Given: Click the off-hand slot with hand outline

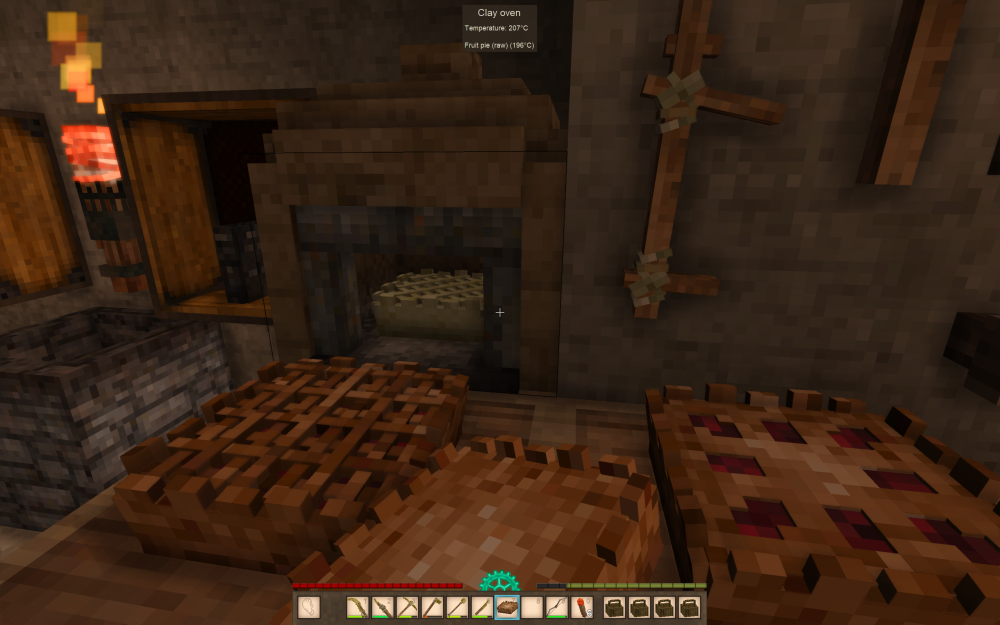Looking at the screenshot, I should click(x=310, y=607).
